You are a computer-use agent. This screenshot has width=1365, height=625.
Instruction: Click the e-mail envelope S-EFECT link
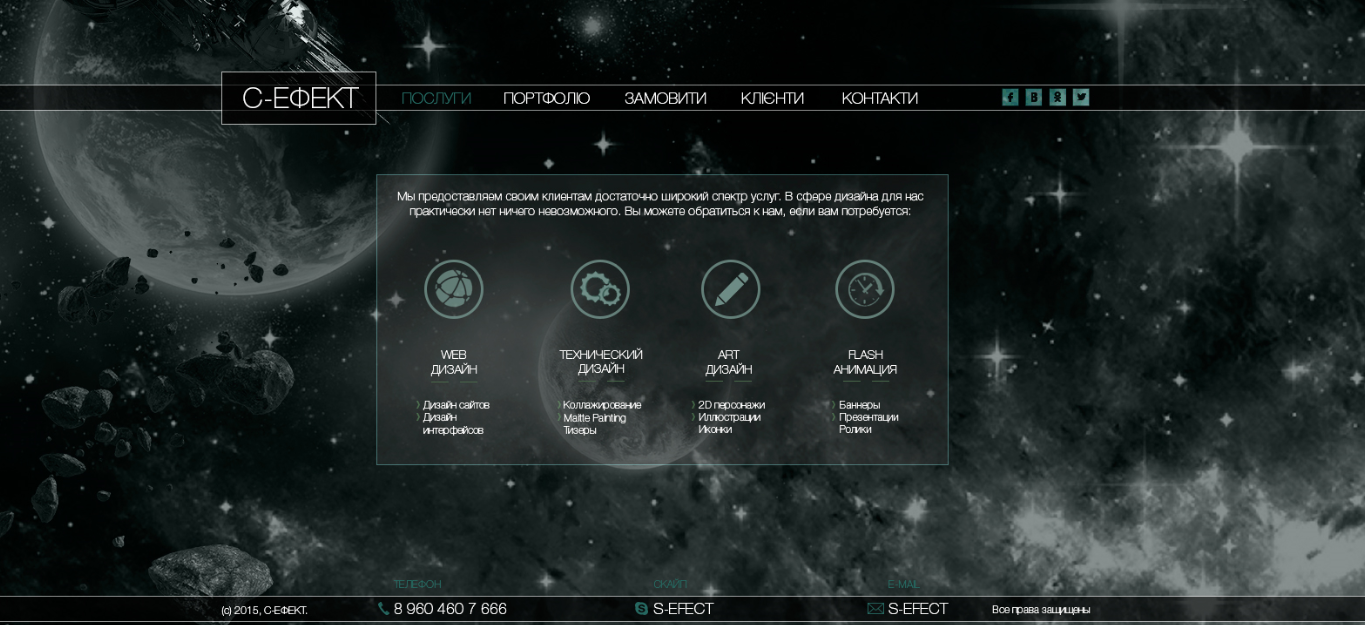tap(916, 609)
